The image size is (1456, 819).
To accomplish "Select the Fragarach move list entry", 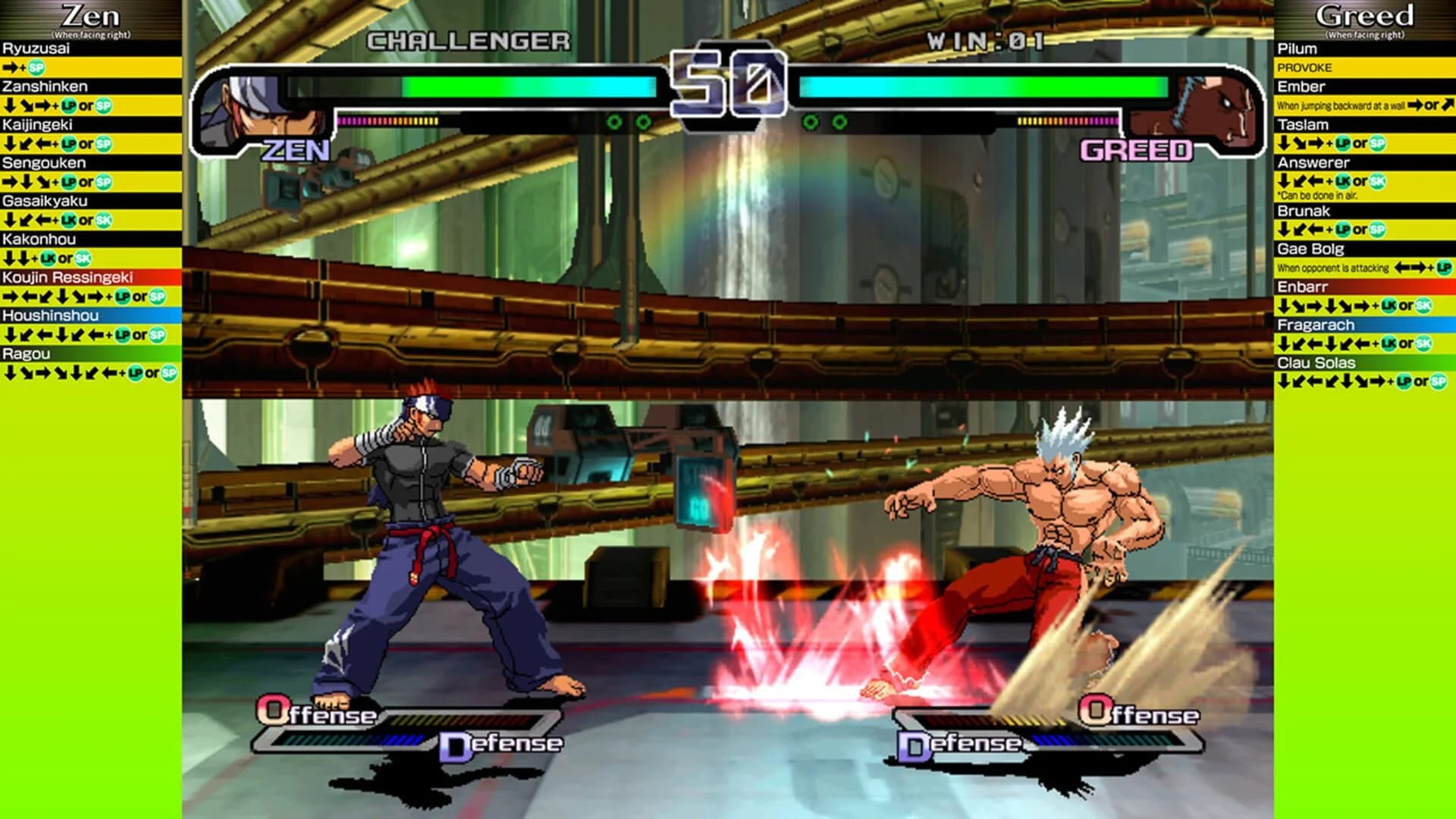I will [x=1315, y=326].
